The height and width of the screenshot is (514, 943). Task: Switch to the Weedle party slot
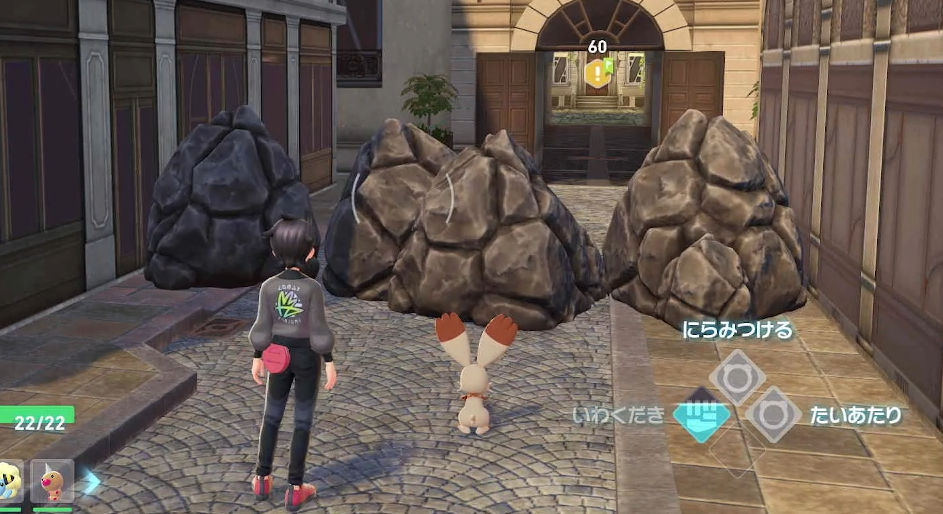tap(51, 481)
